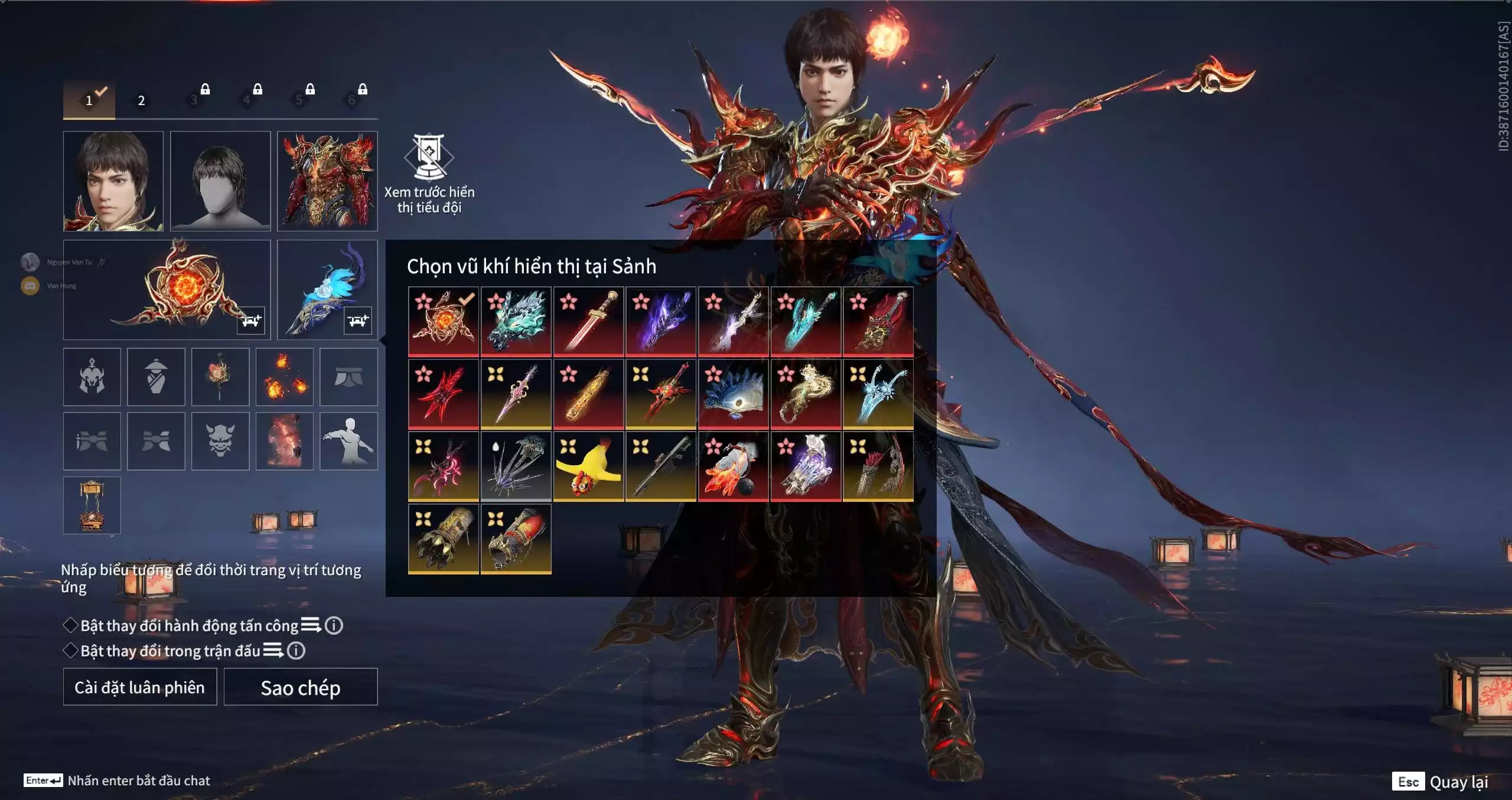Toggle Bật thay đổi trong trận đấu
The image size is (1512, 800).
click(71, 651)
